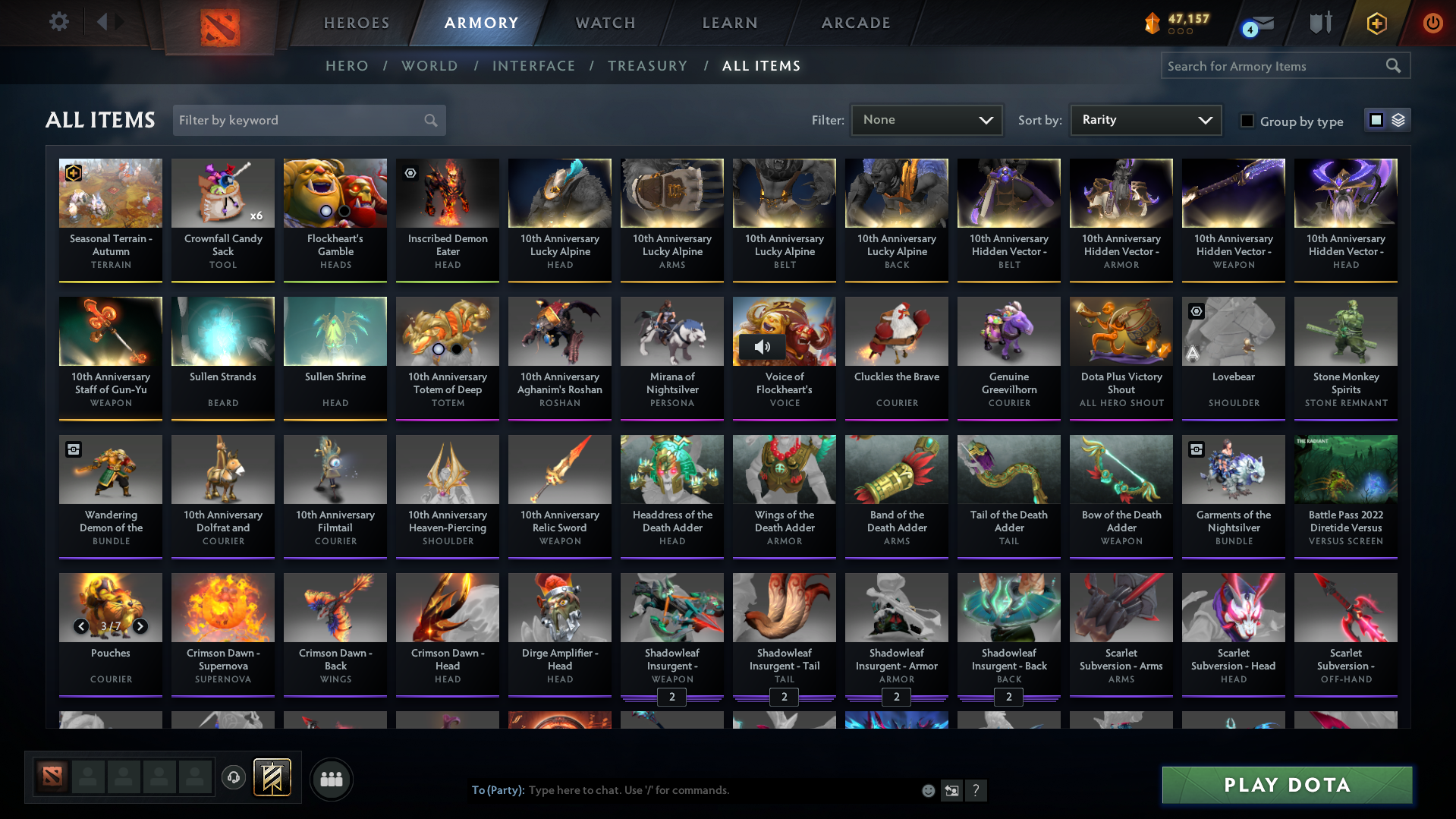Open the Filter: None dropdown
Screen dimensions: 1456x819
[x=926, y=119]
